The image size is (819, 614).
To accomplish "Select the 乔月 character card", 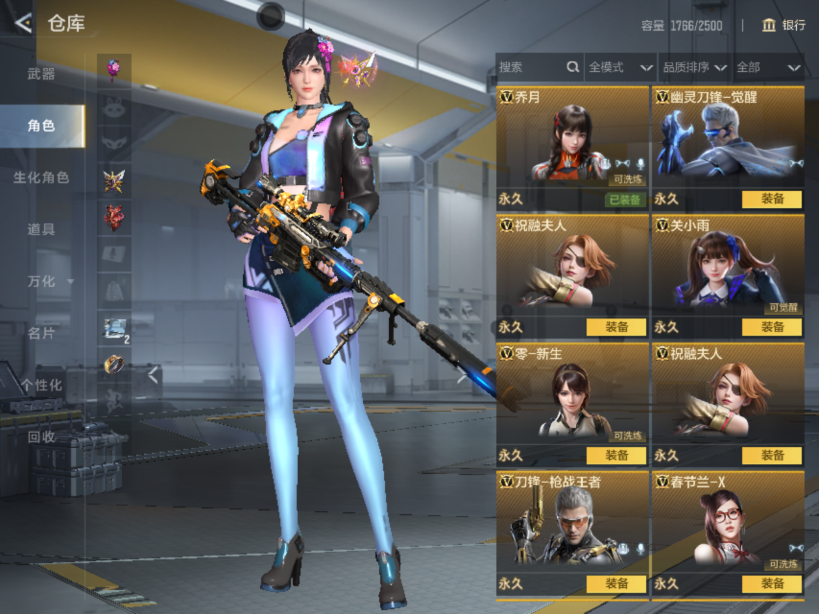I will pos(572,140).
